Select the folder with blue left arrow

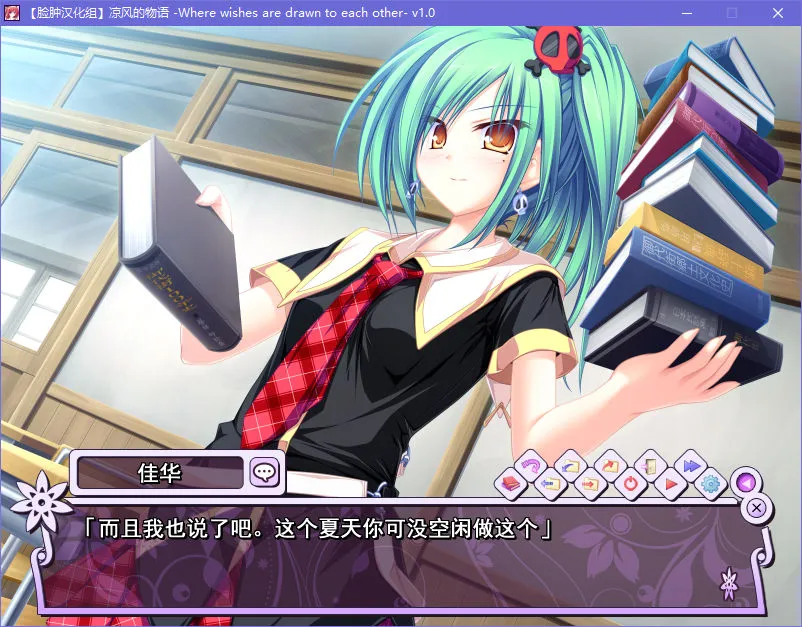pos(549,484)
